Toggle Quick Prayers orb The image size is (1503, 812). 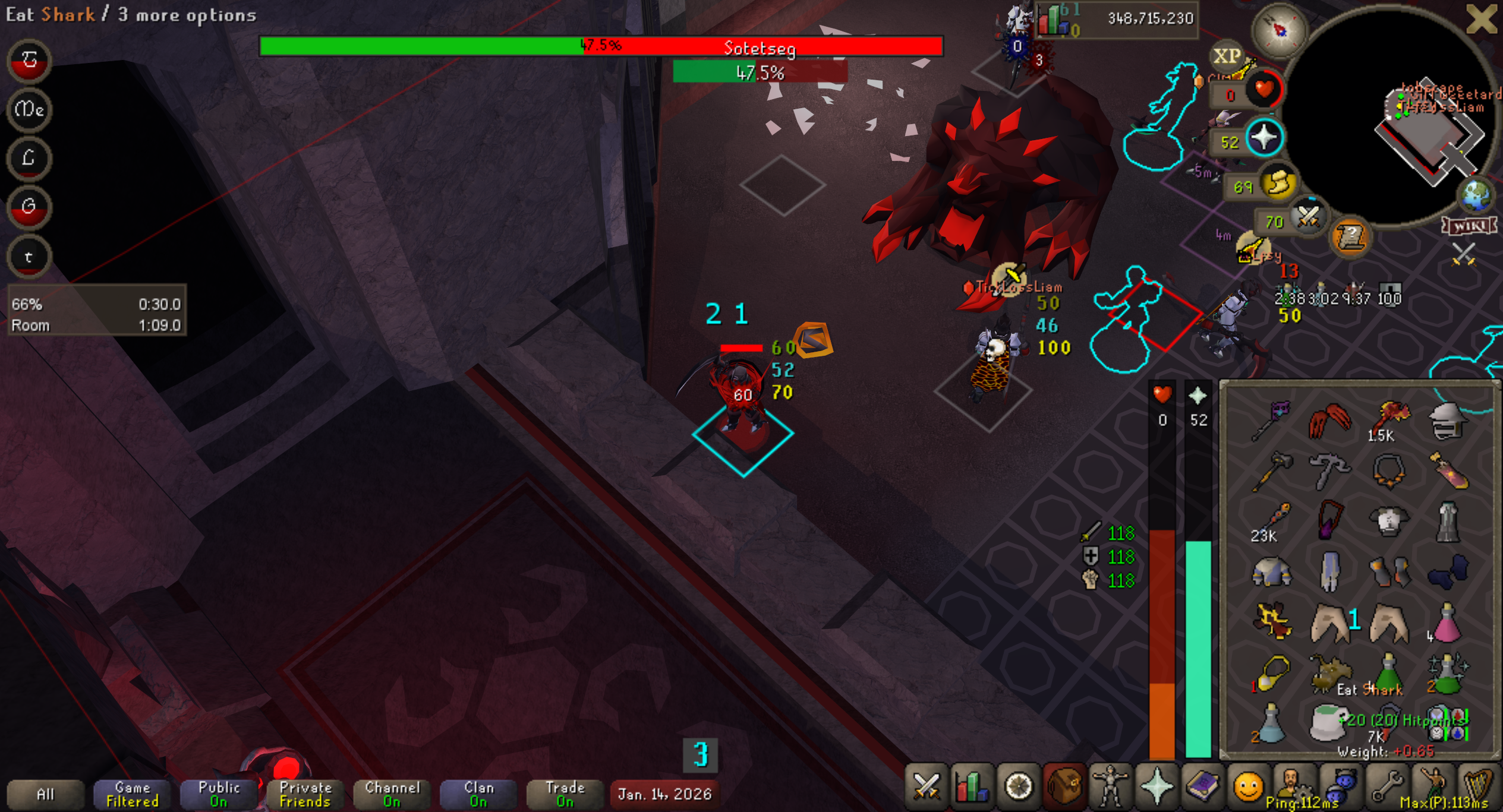(1263, 138)
